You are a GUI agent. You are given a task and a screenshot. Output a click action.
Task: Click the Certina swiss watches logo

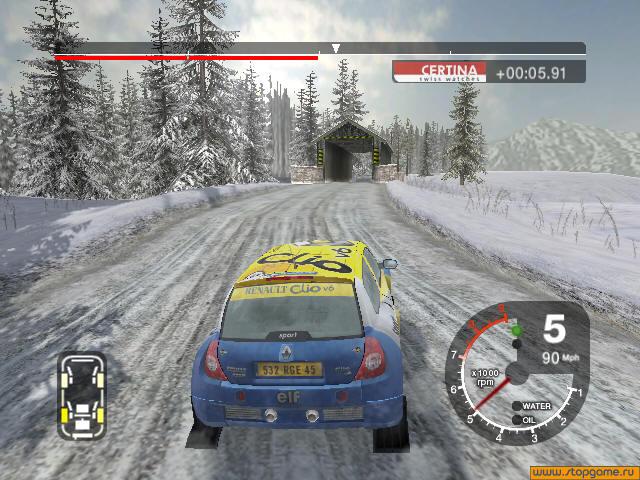(x=439, y=71)
